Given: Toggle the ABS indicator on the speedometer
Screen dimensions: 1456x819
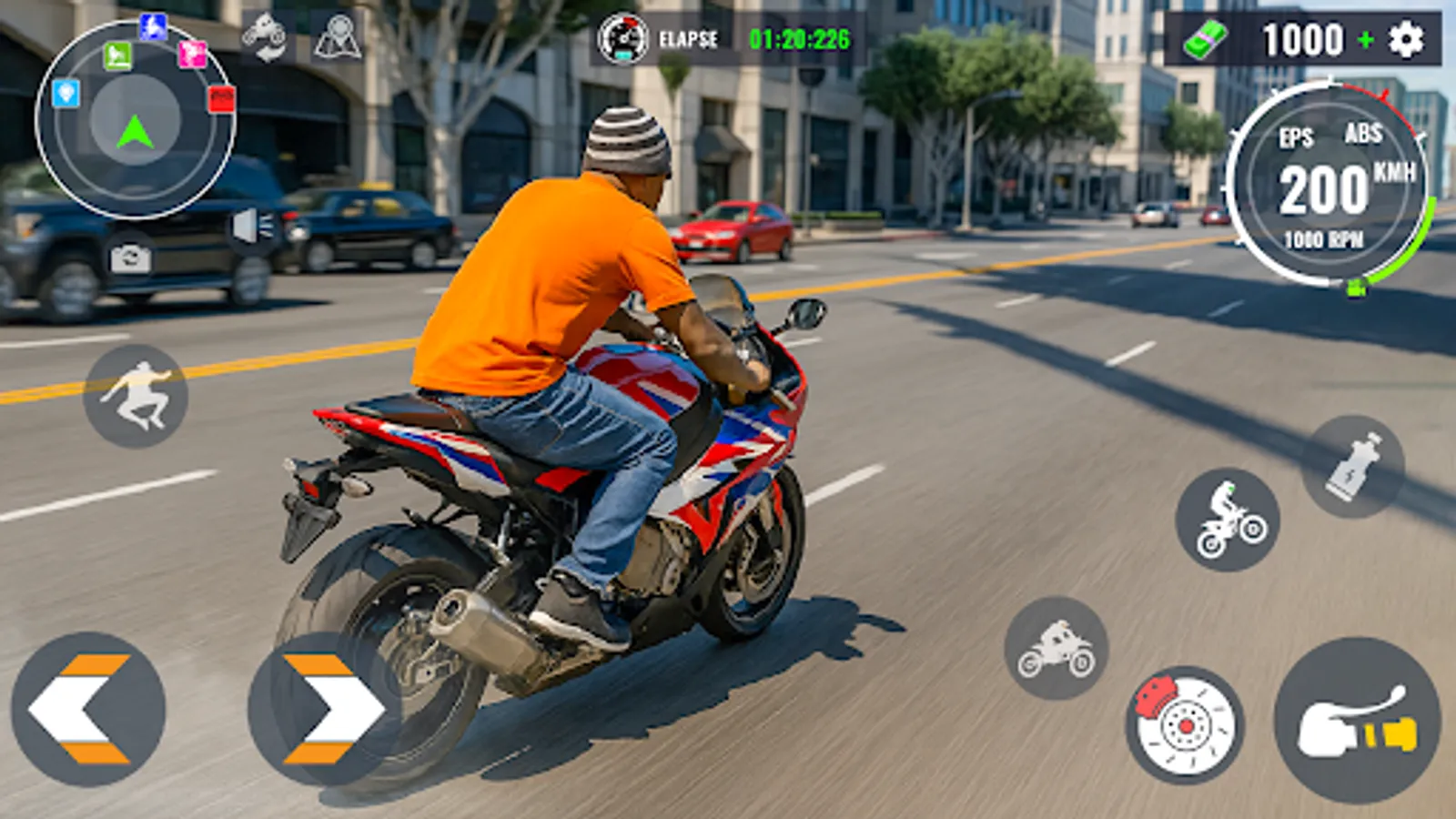Looking at the screenshot, I should click(x=1363, y=136).
